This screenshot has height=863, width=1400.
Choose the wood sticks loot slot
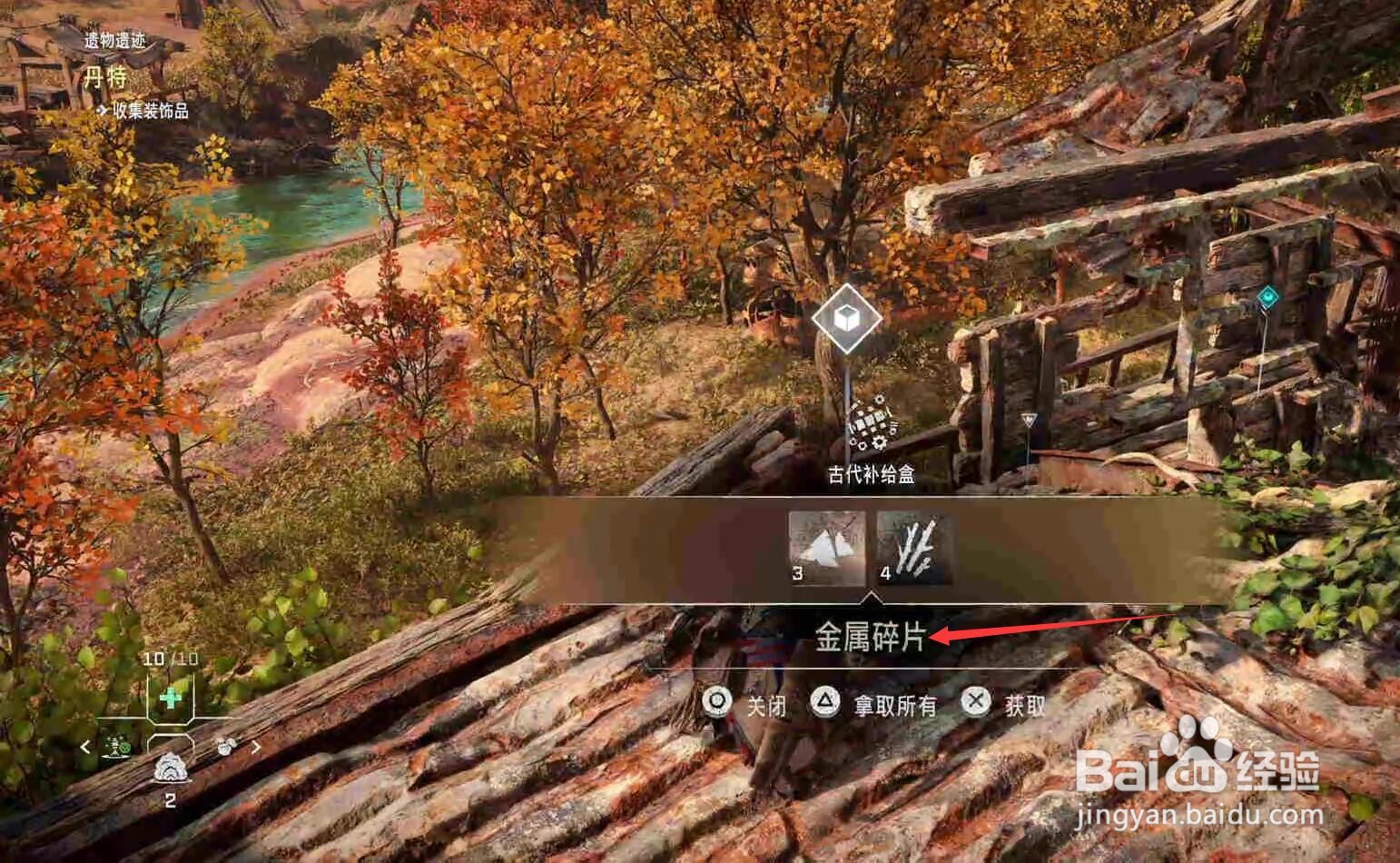(914, 547)
